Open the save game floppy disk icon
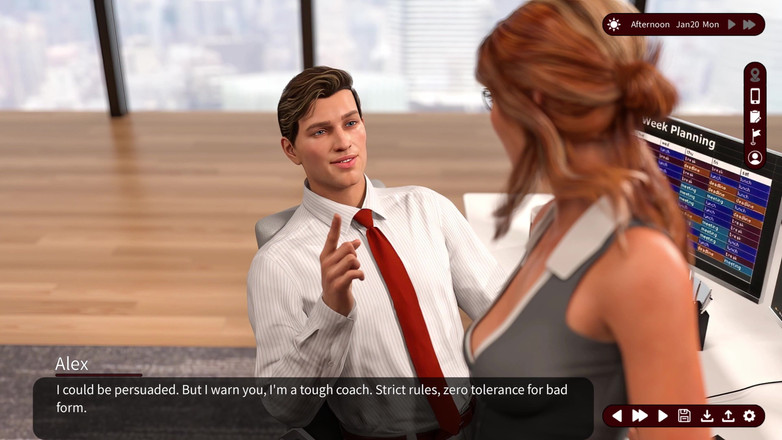This screenshot has height=440, width=782. tap(684, 416)
